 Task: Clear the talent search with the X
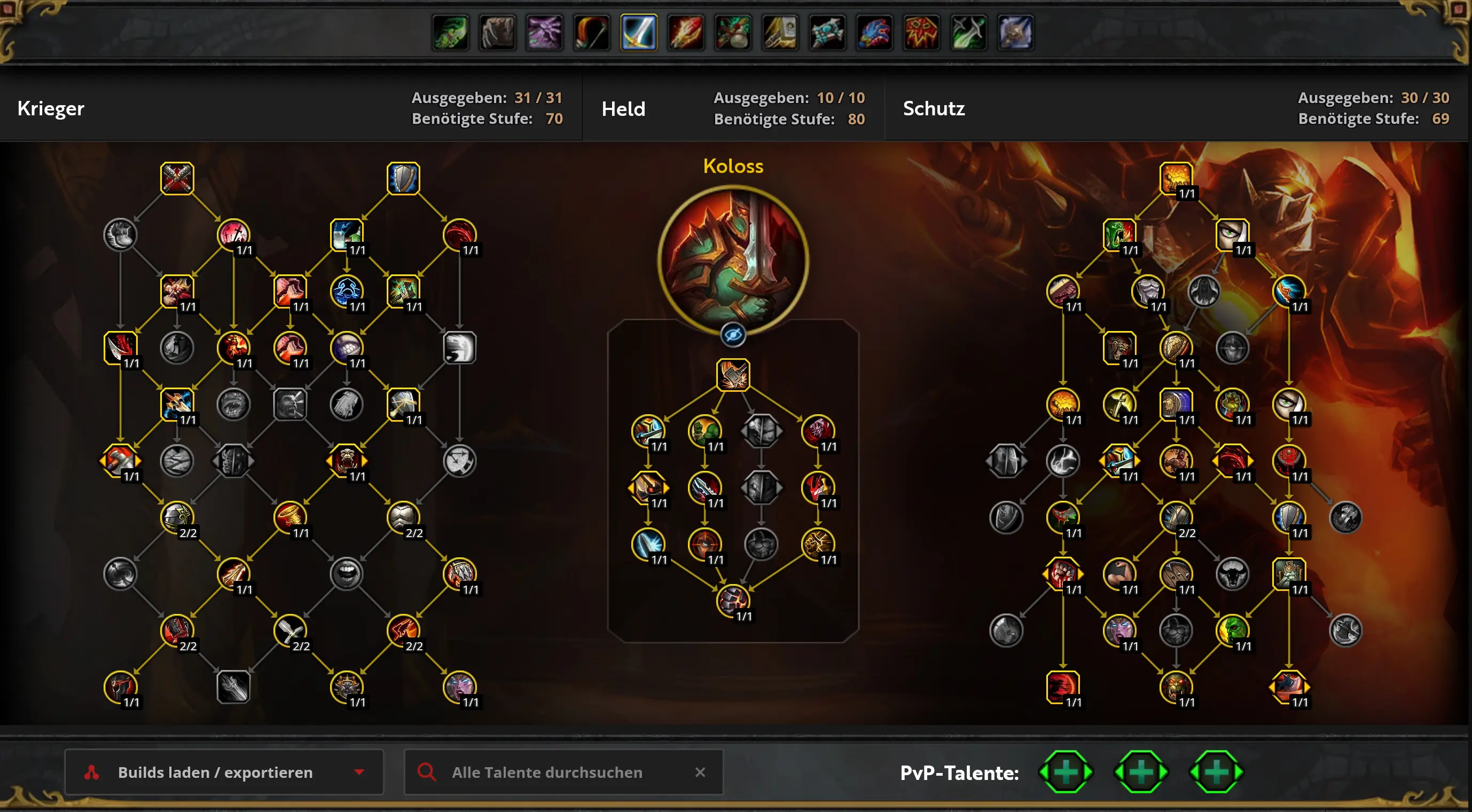point(700,772)
